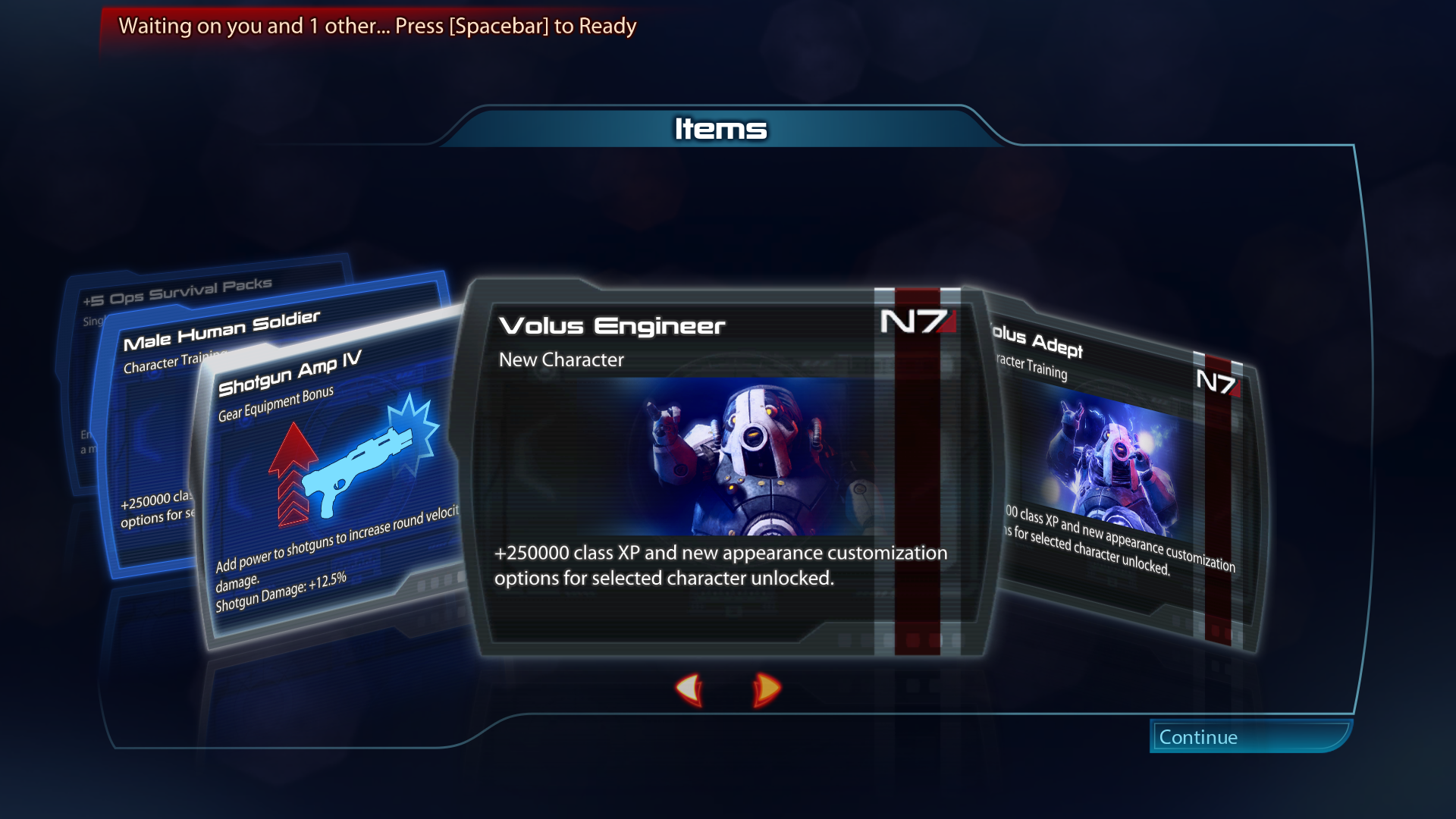
Task: Click the Continue button
Action: [x=1250, y=736]
